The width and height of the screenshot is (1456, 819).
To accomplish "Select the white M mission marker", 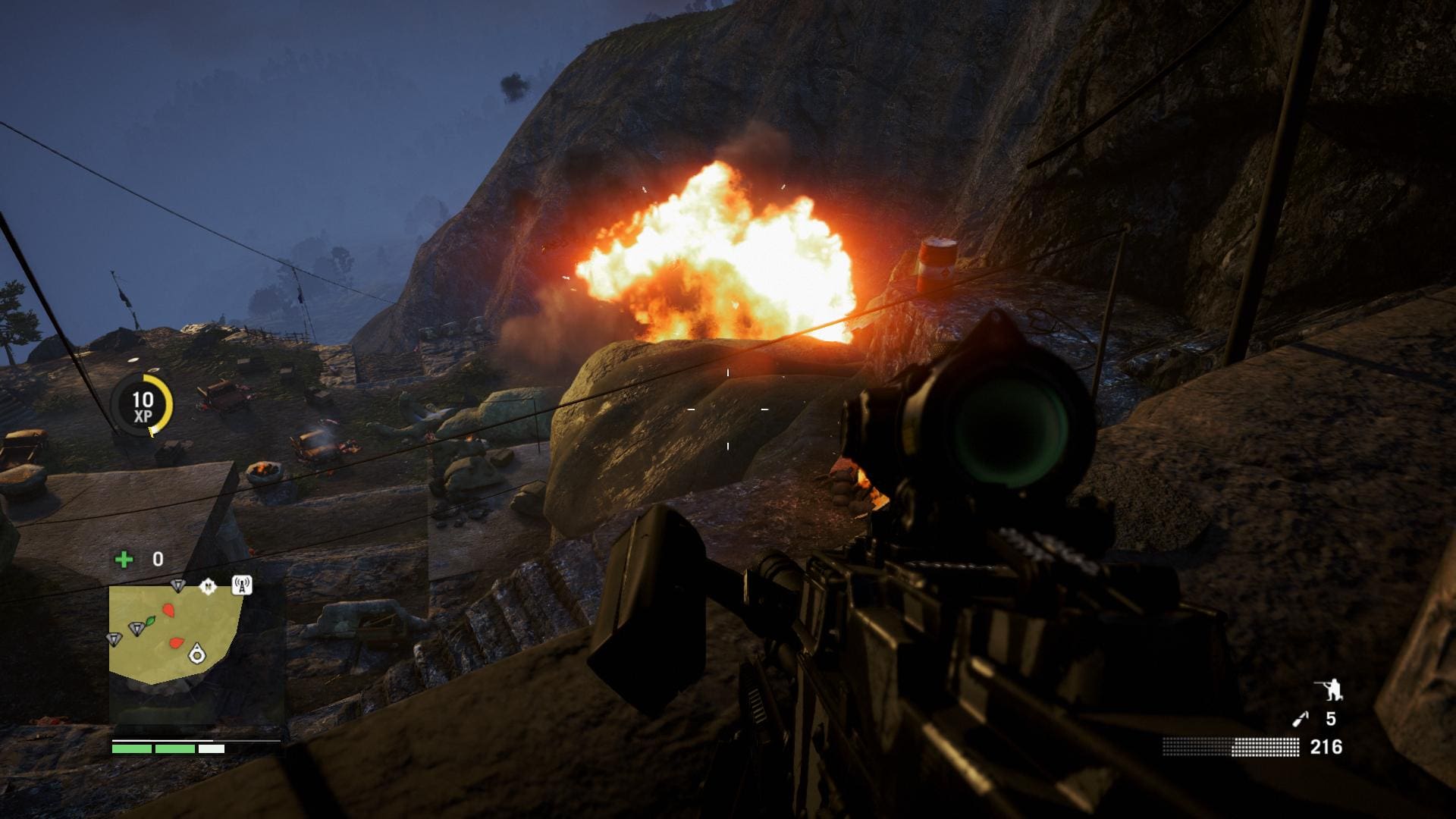I will click(208, 586).
